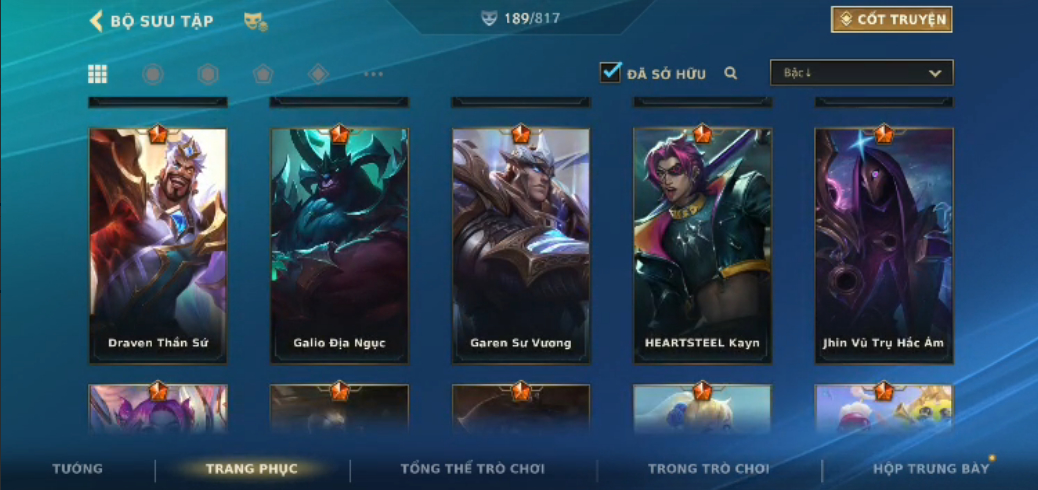The image size is (1038, 490).
Task: Go to the Hộp Trưng Bày tab
Action: [930, 469]
